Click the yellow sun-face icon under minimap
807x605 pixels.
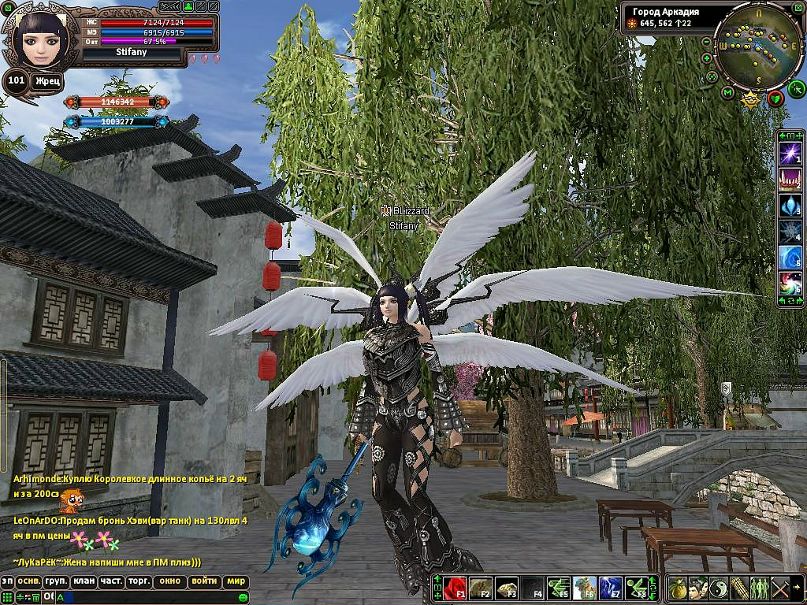click(x=749, y=98)
